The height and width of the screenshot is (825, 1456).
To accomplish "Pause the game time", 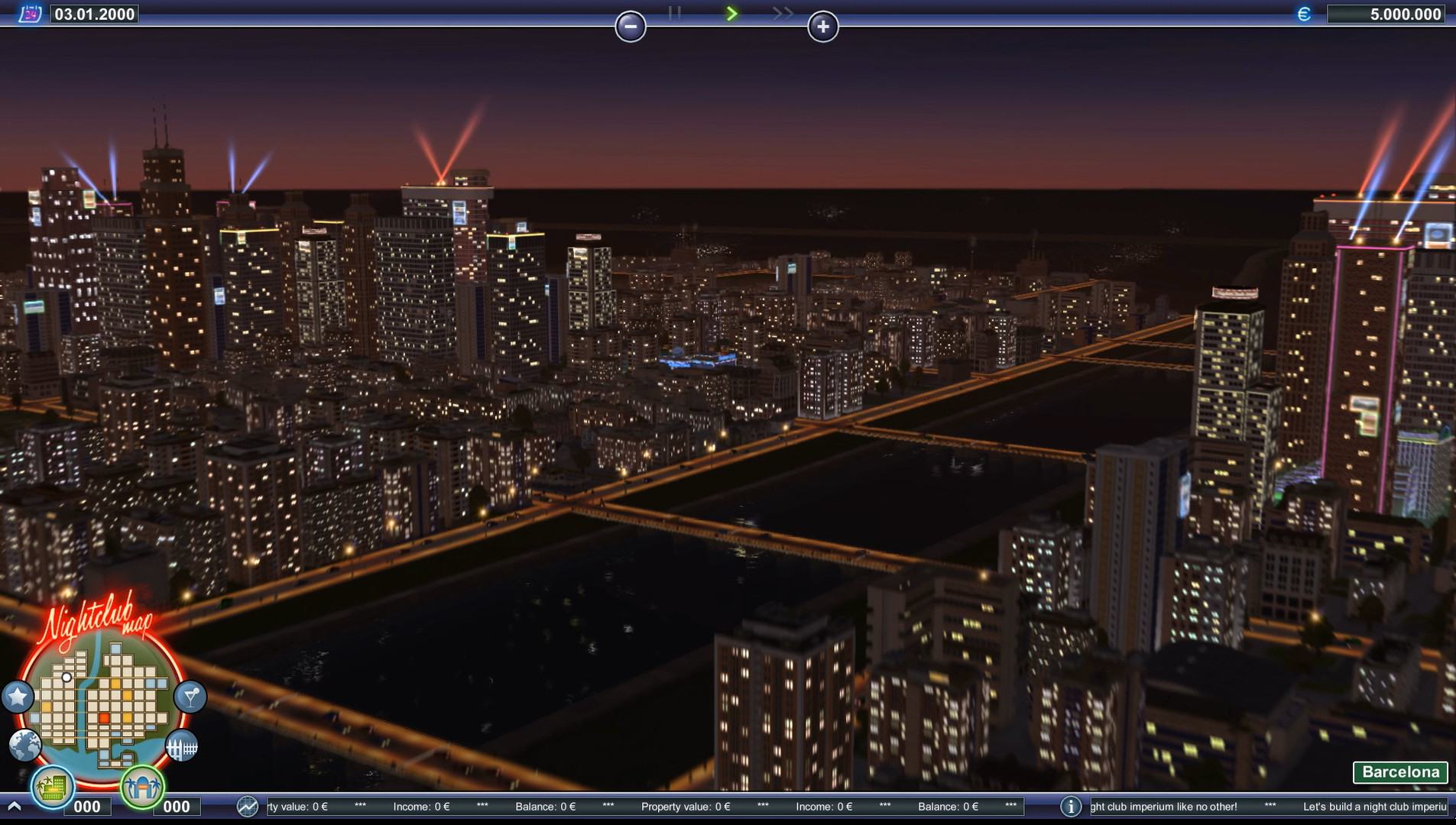I will (x=674, y=13).
